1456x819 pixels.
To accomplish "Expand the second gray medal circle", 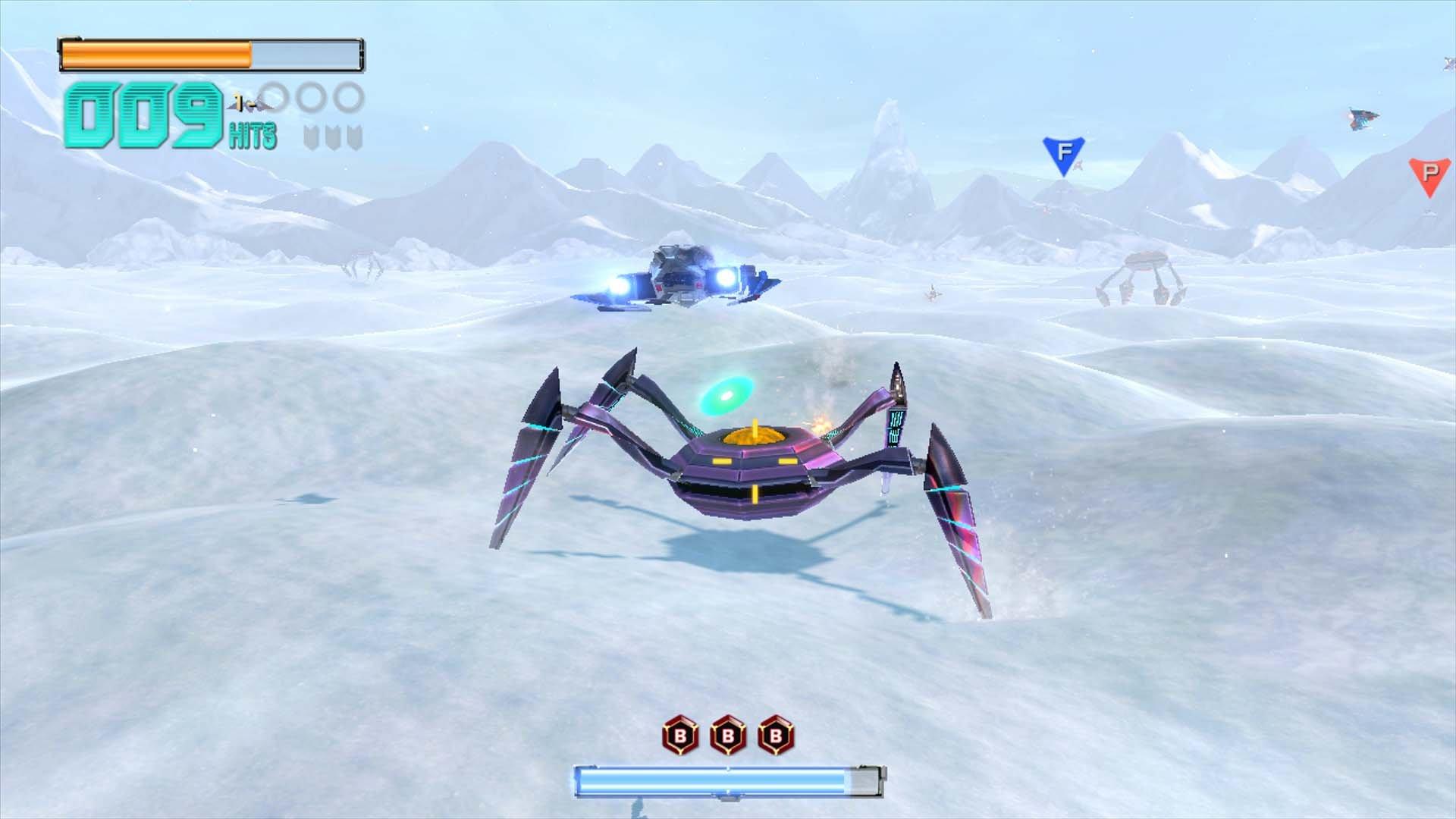I will [x=312, y=98].
